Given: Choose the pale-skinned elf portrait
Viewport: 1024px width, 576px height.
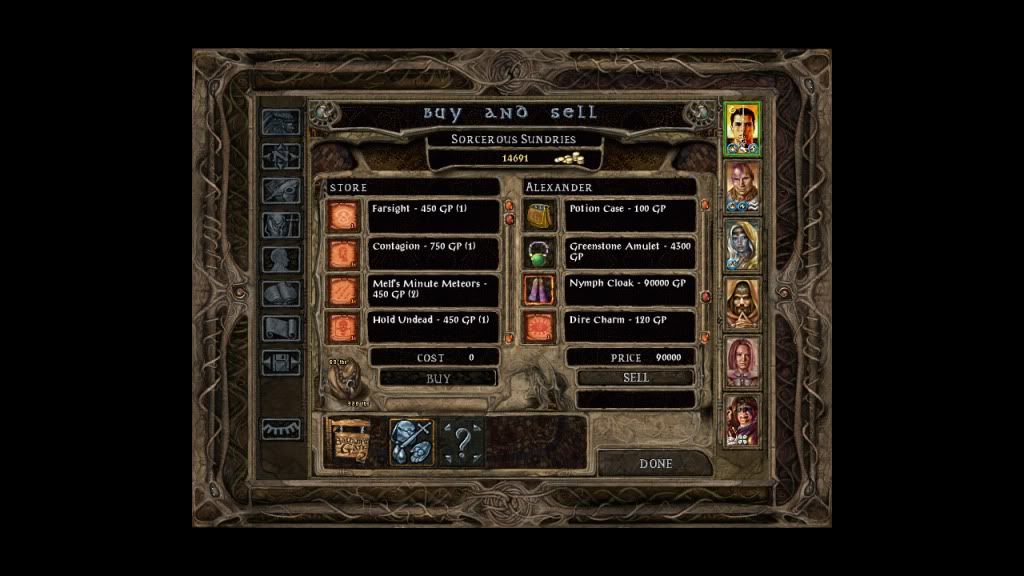Looking at the screenshot, I should pos(743,244).
